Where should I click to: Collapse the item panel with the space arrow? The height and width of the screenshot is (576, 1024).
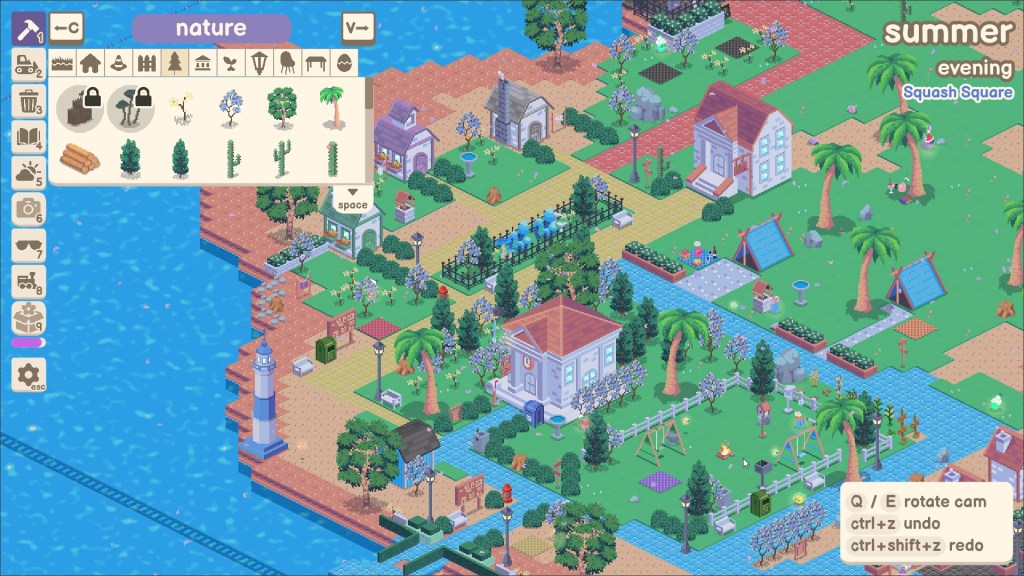352,198
